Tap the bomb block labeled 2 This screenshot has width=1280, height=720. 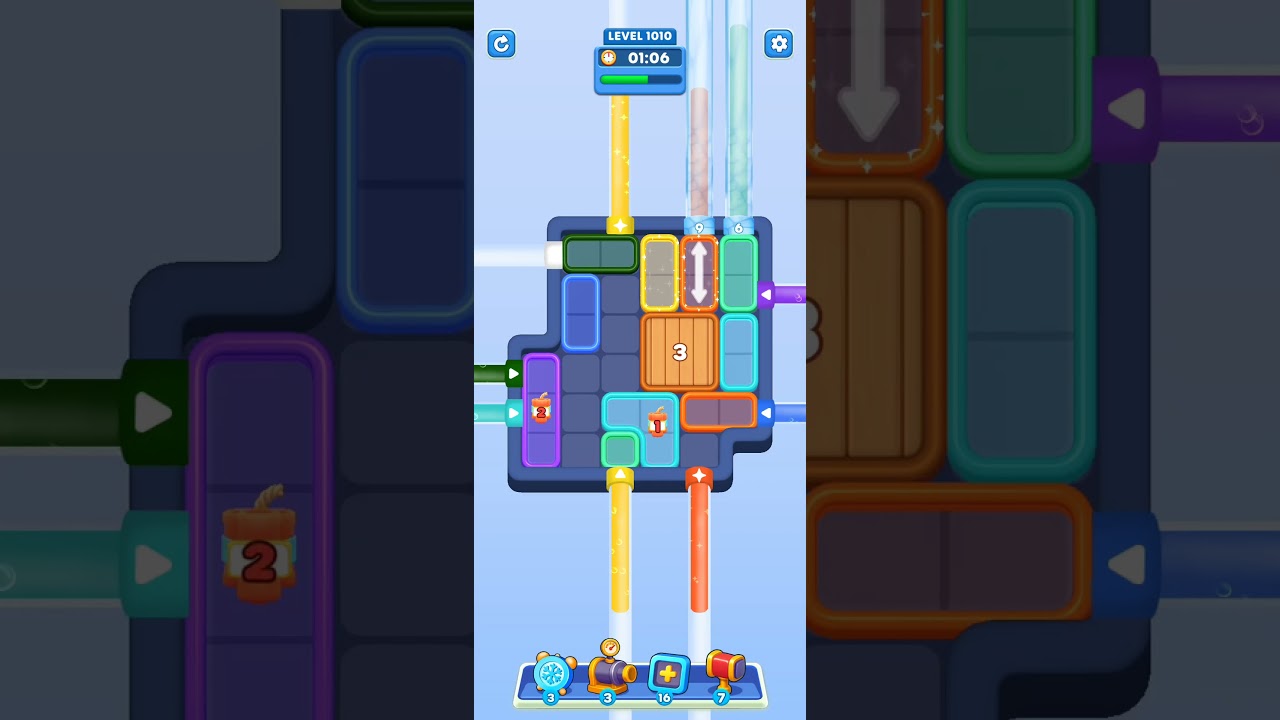tap(541, 410)
